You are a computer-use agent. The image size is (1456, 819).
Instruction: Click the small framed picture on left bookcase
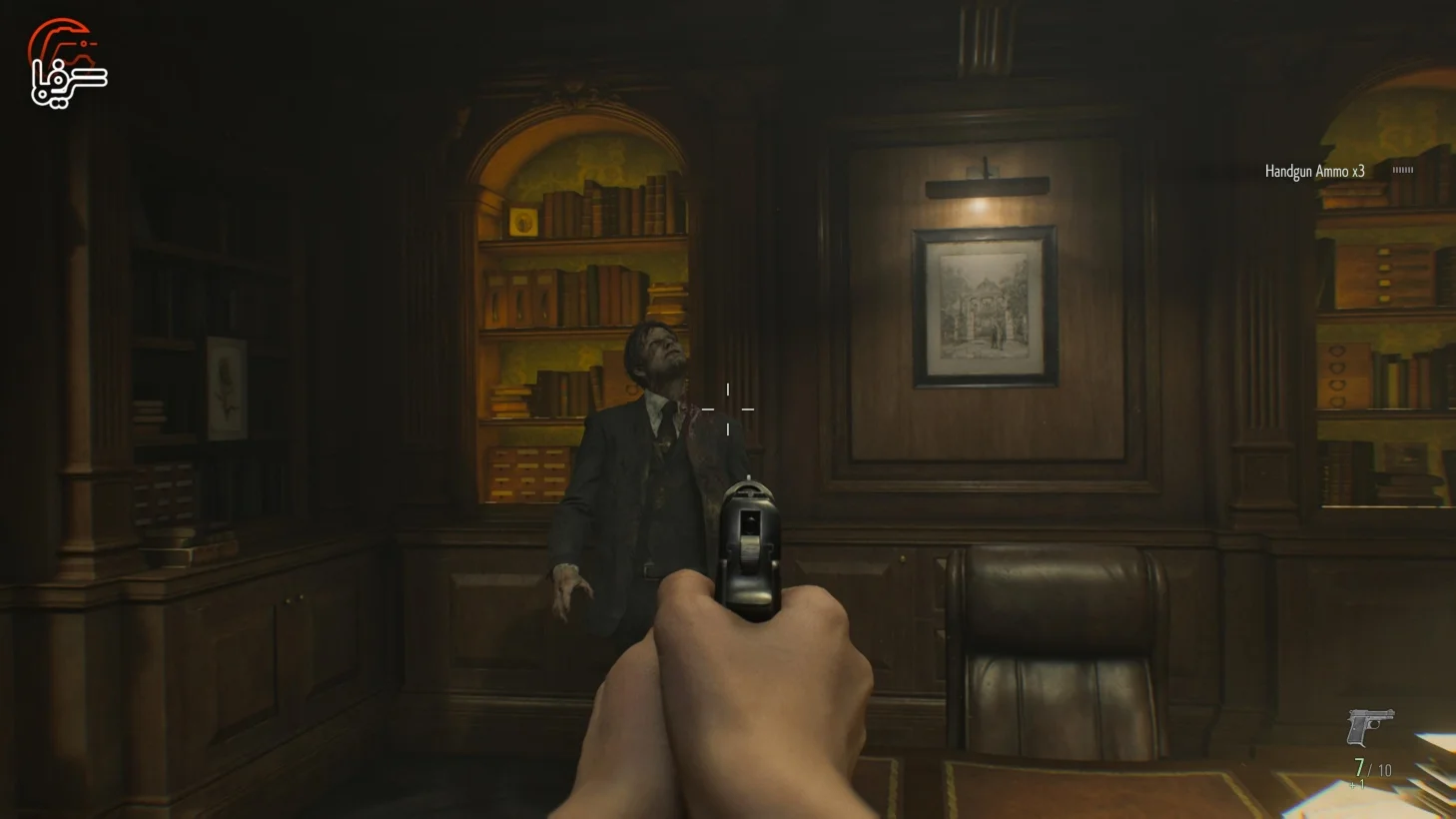click(228, 388)
